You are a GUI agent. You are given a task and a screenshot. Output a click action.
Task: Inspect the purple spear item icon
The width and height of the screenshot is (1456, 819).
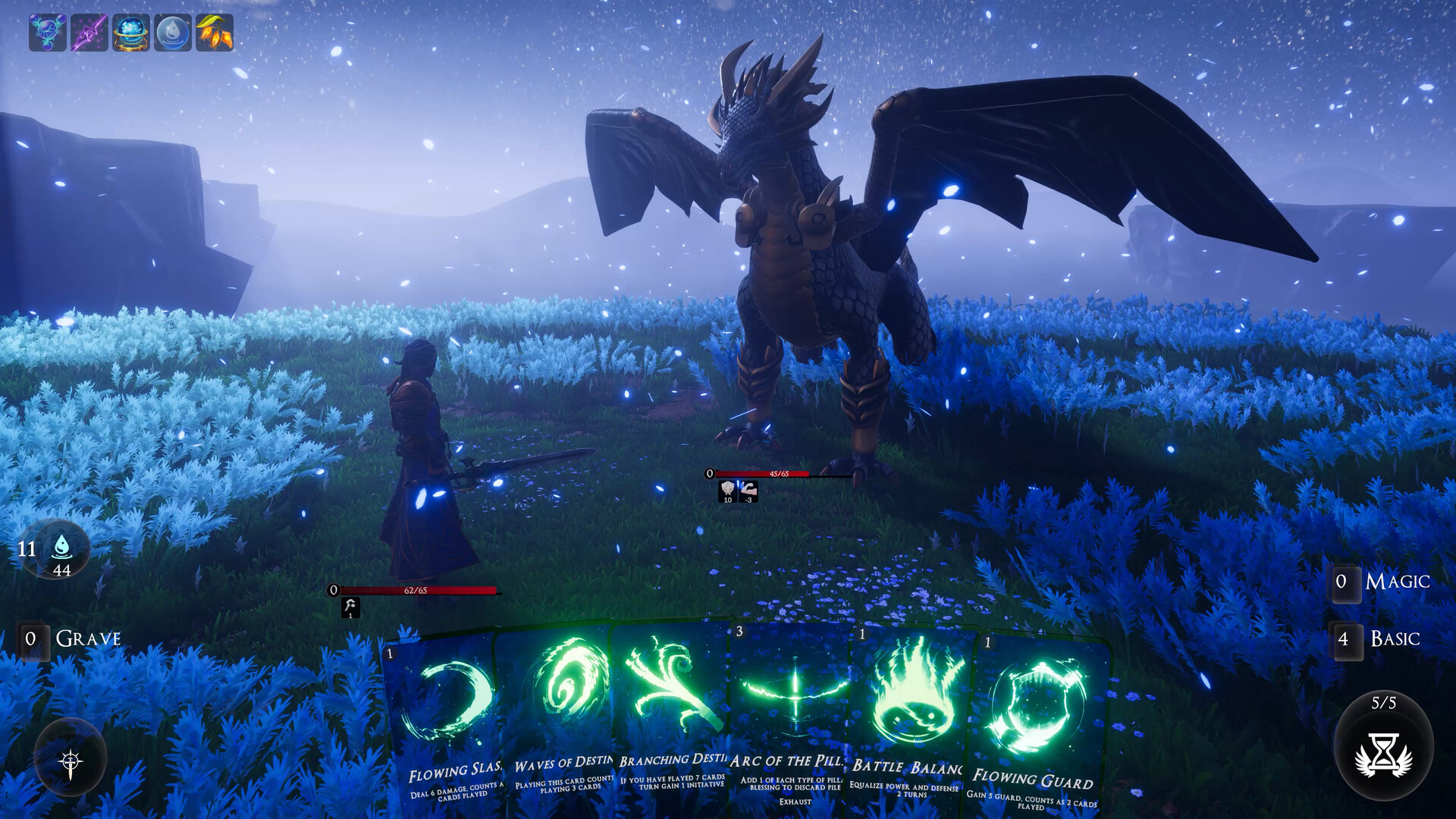pyautogui.click(x=88, y=32)
